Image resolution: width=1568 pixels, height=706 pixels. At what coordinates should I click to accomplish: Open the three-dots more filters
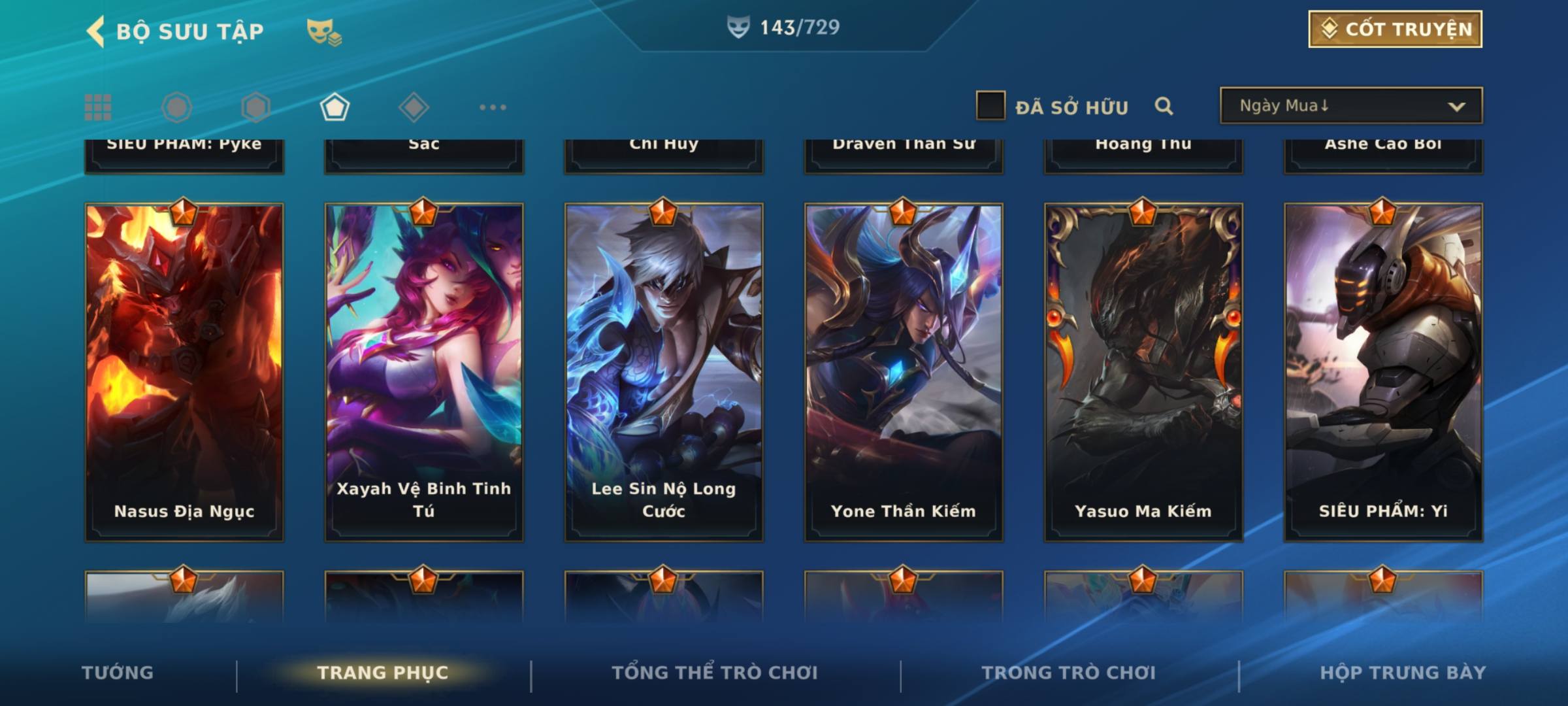click(493, 107)
